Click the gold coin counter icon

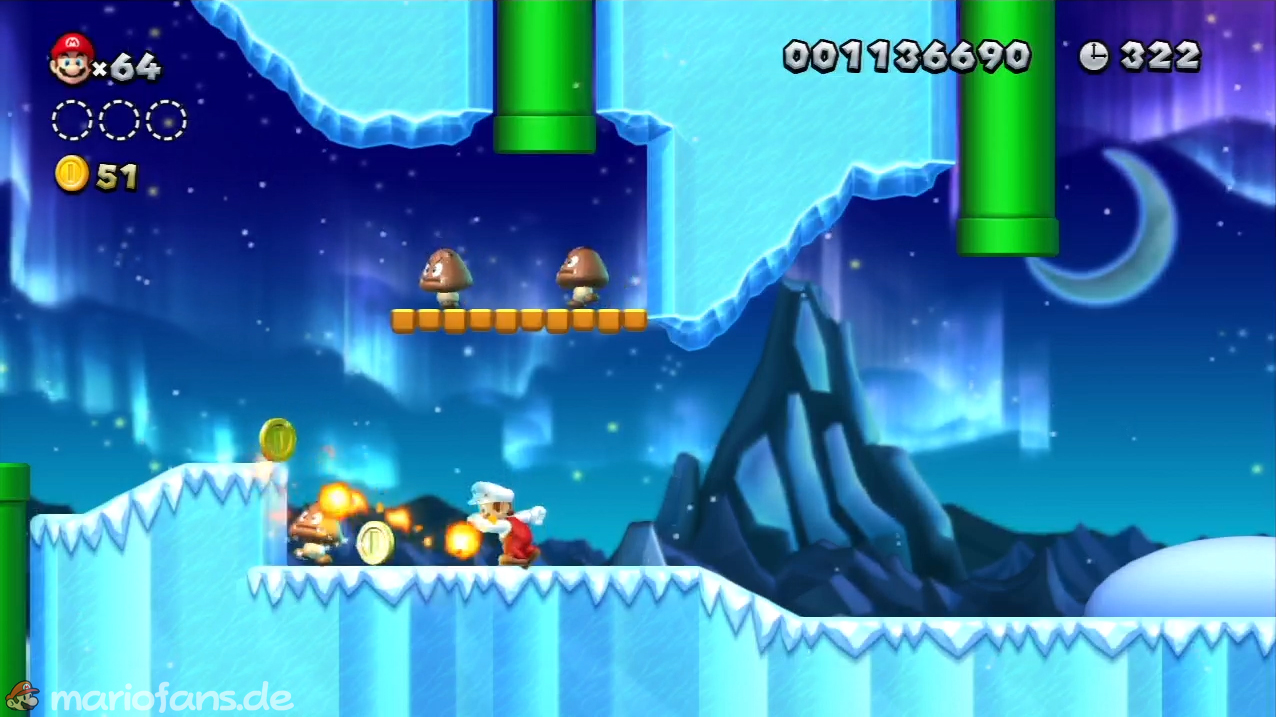(72, 174)
